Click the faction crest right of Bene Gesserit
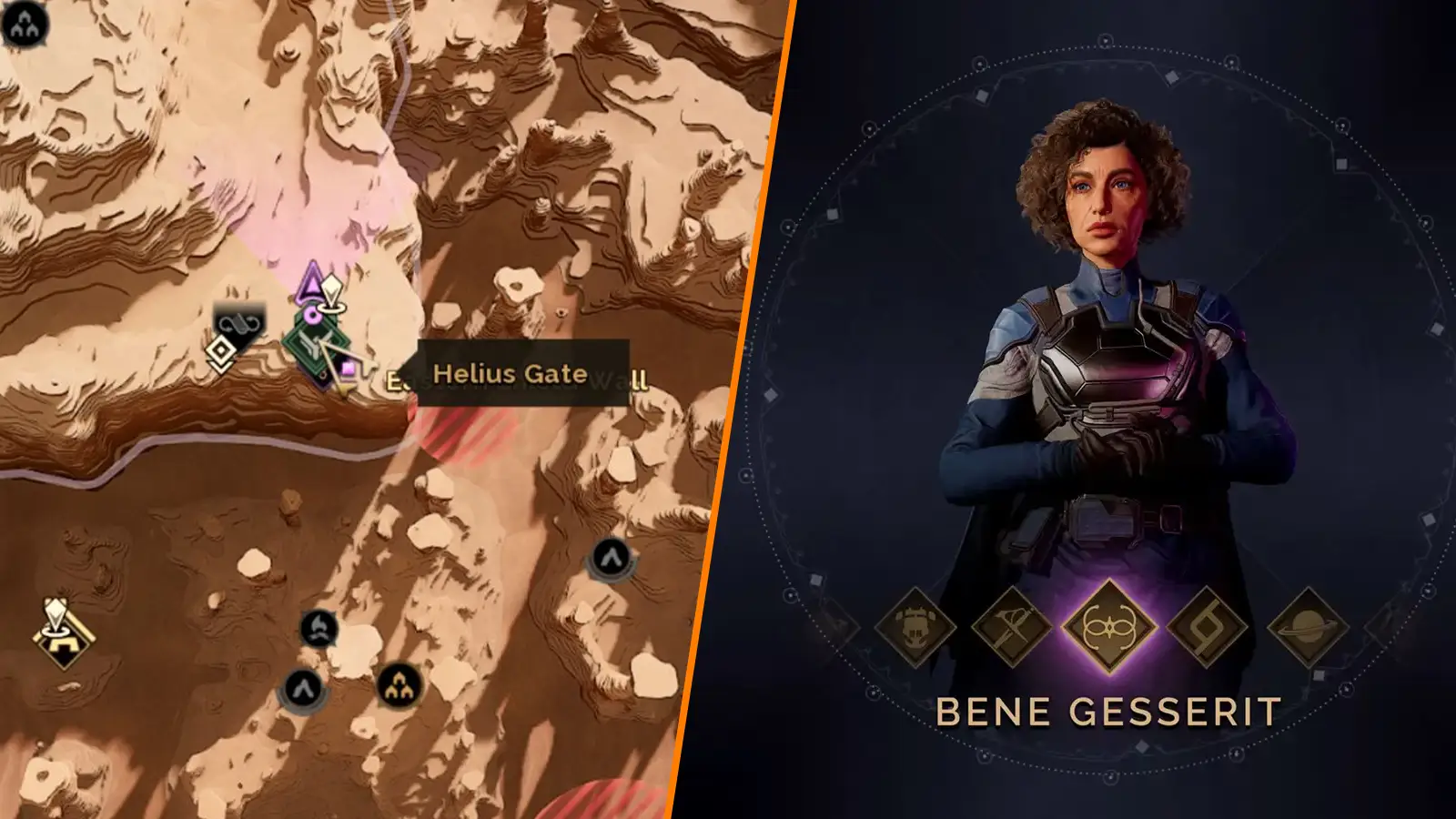The width and height of the screenshot is (1456, 819). pyautogui.click(x=1207, y=628)
